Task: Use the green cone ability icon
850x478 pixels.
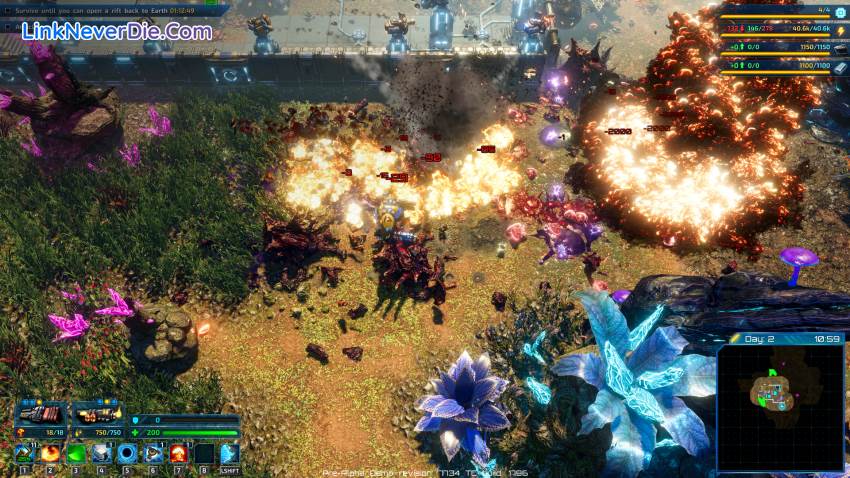Action: click(x=75, y=454)
